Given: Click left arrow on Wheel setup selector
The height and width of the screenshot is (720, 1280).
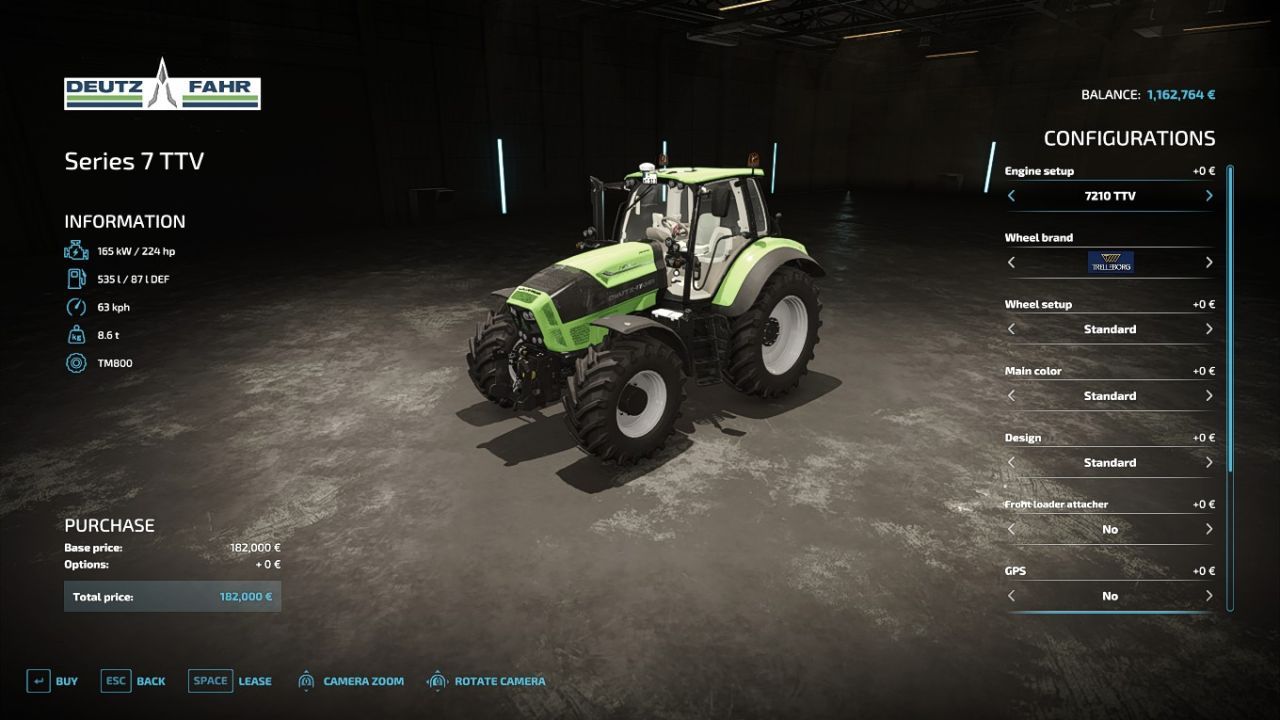Looking at the screenshot, I should point(1011,329).
